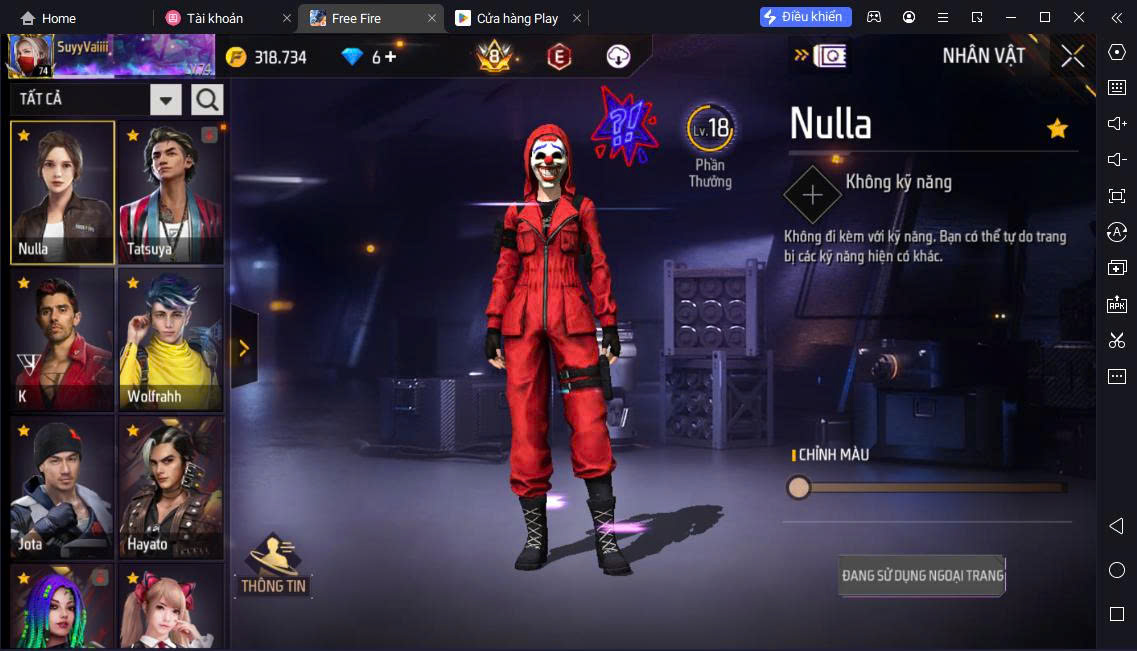Open the player profile avatar SuyyVaiiii
Viewport: 1137px width, 651px height.
tap(31, 56)
